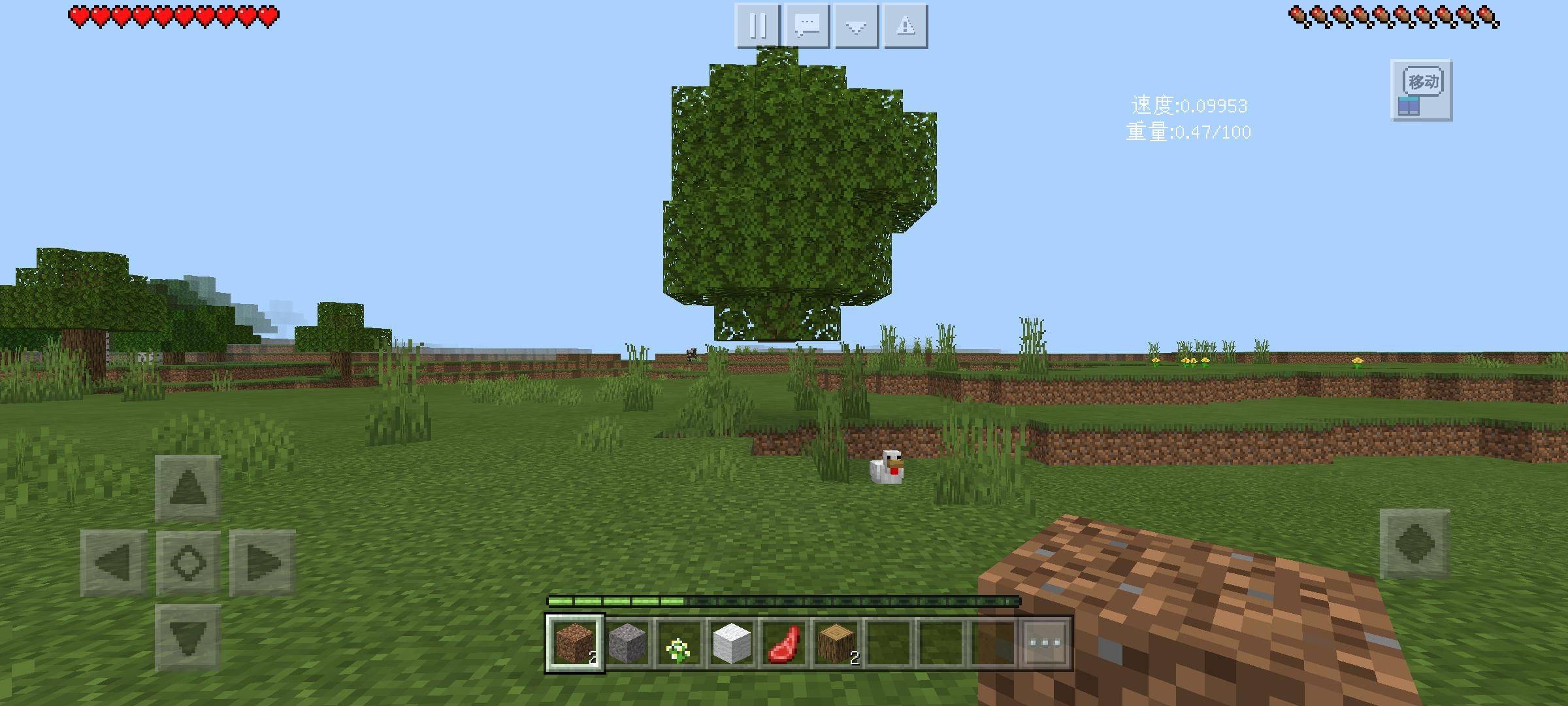Tap the 移动 button
Viewport: 1568px width, 706px height.
pos(1421,90)
